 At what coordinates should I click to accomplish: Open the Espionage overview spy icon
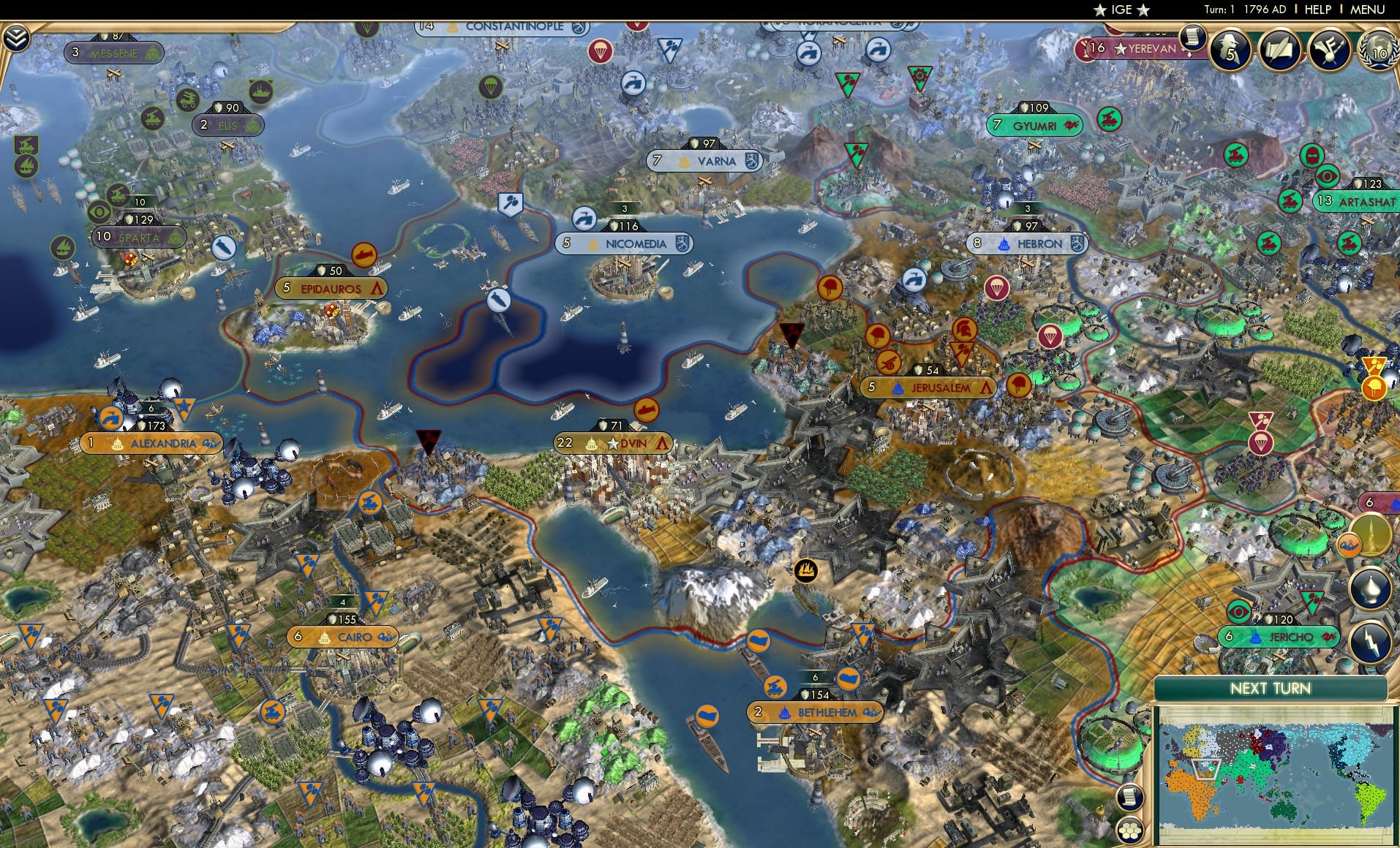tap(1230, 50)
